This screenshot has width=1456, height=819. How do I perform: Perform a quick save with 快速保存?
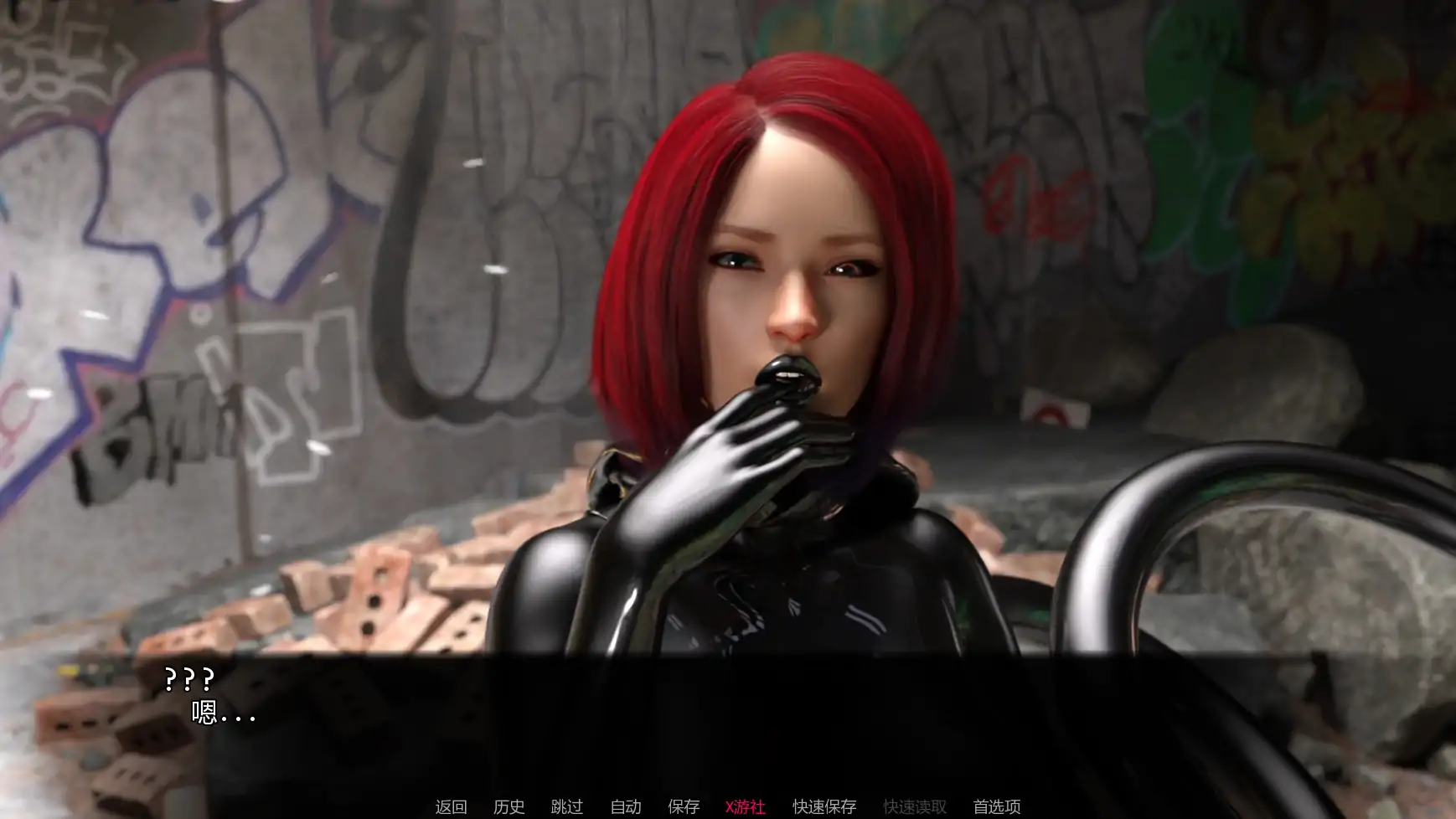pos(824,806)
